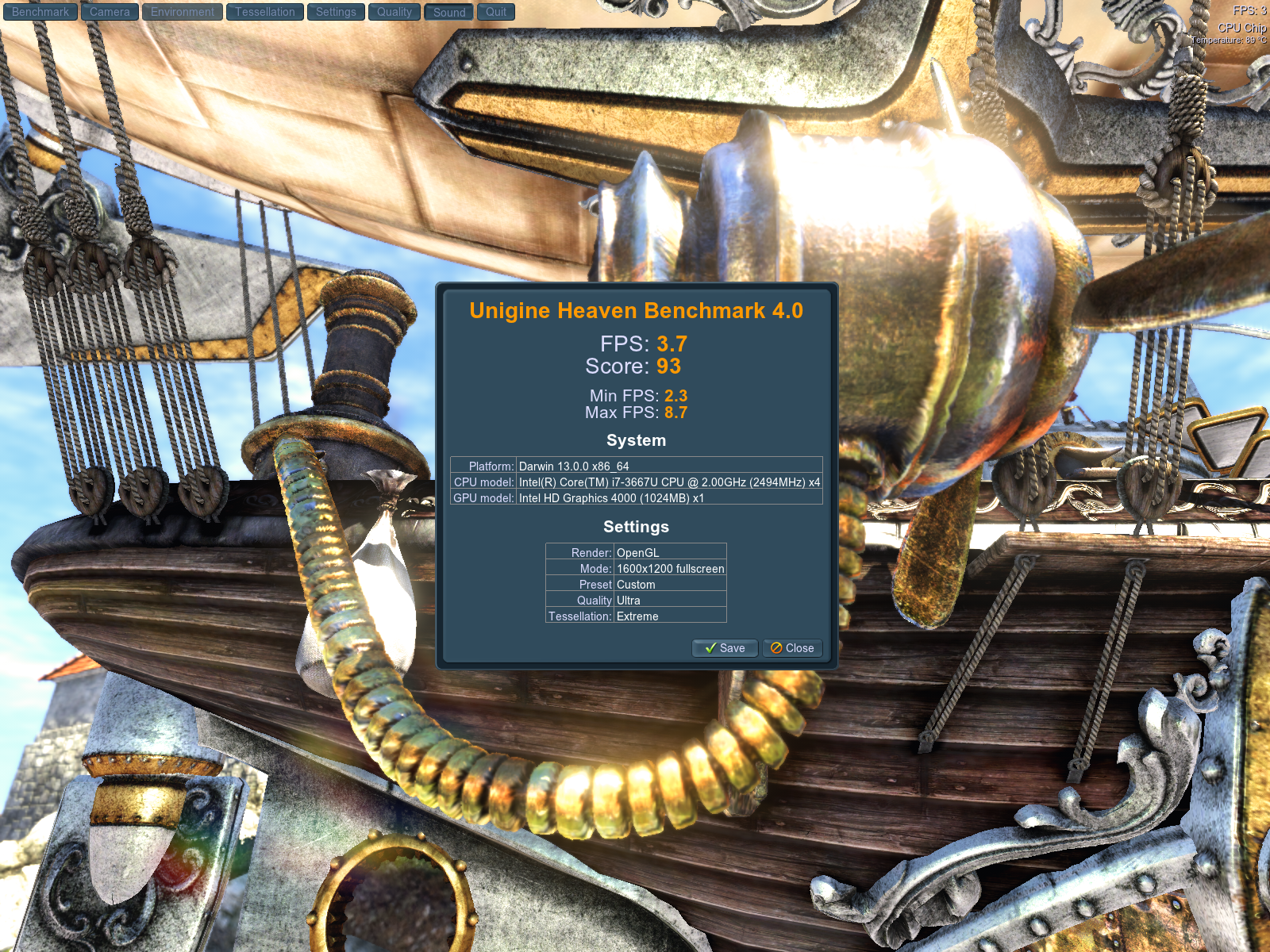Open the Camera menu
Viewport: 1270px width, 952px height.
tap(110, 12)
